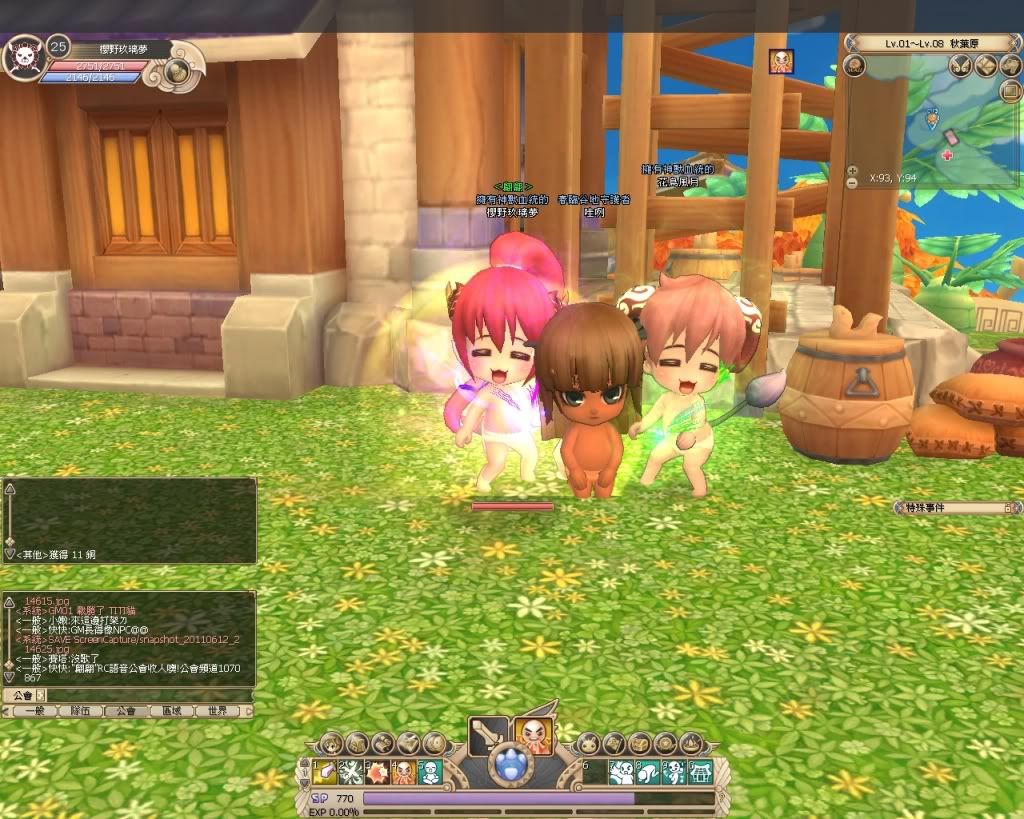1024x819 pixels.
Task: Switch chat to the 一般 (general) tab
Action: (36, 711)
